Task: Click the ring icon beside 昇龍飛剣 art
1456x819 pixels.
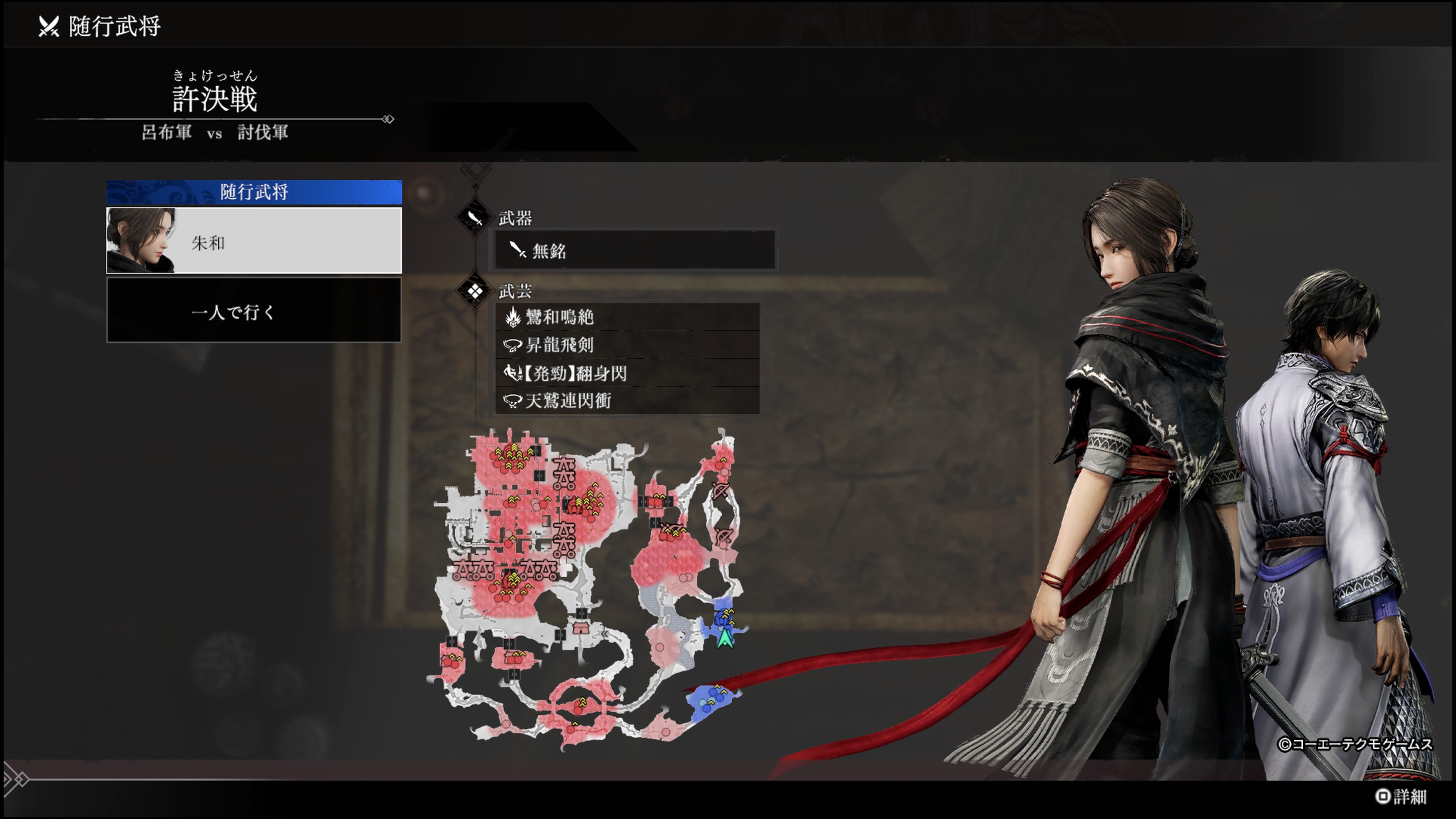Action: click(x=513, y=345)
